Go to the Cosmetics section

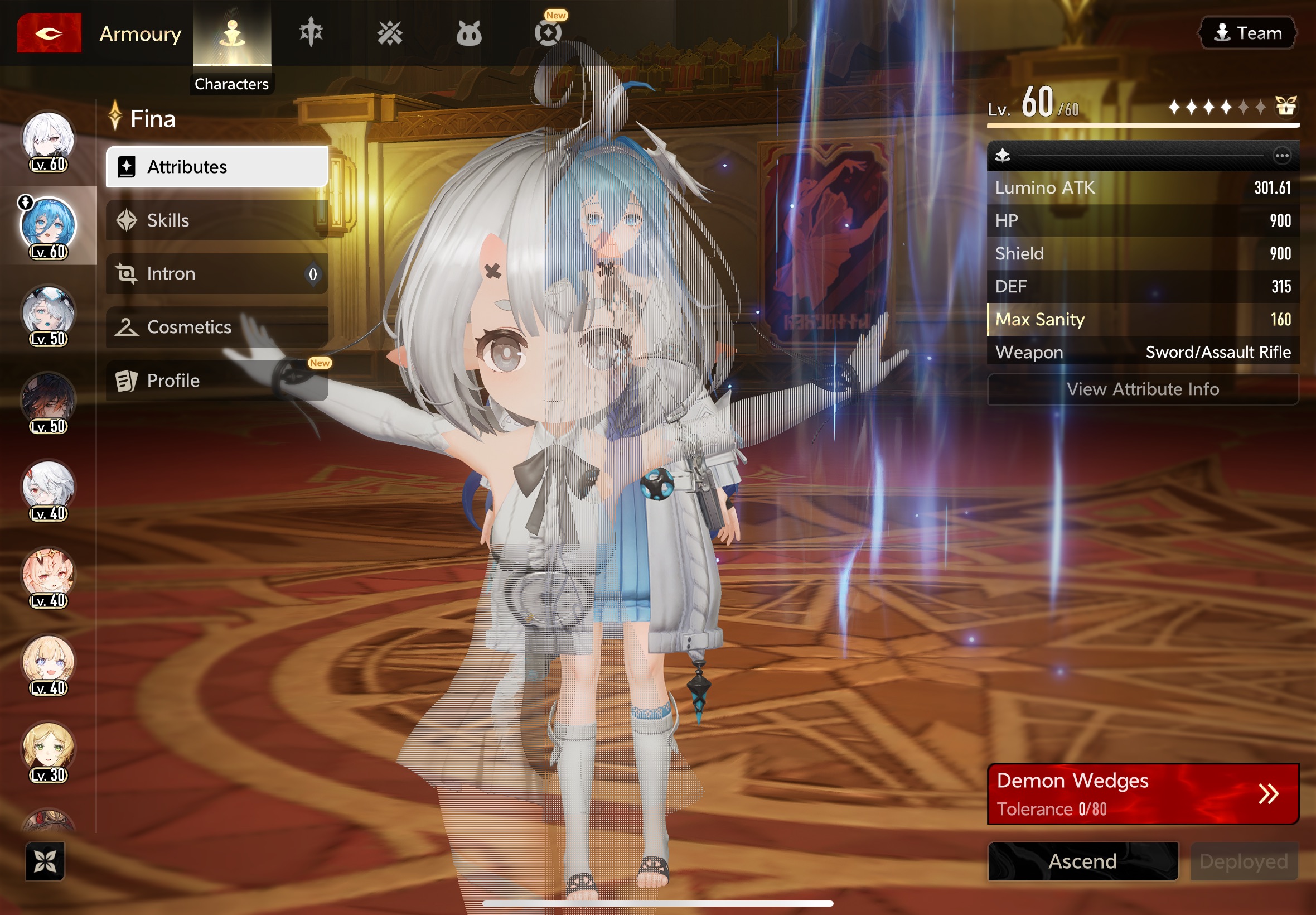tap(217, 327)
